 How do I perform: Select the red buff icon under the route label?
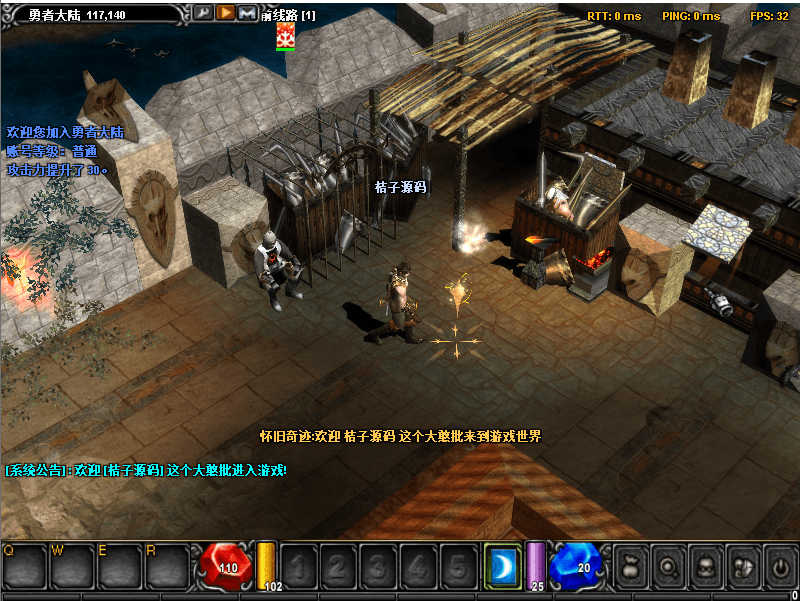[286, 35]
